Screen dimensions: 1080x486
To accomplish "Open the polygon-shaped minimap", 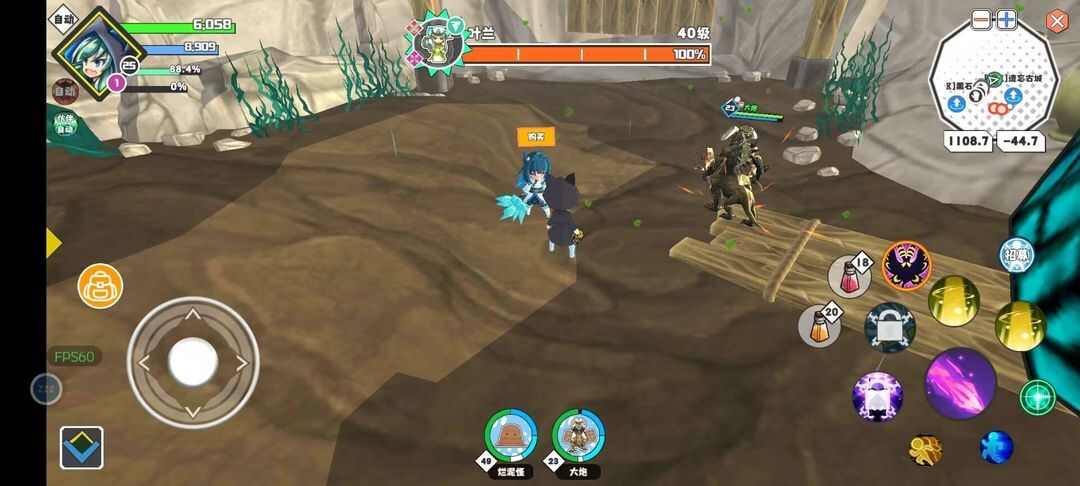I will pyautogui.click(x=993, y=85).
